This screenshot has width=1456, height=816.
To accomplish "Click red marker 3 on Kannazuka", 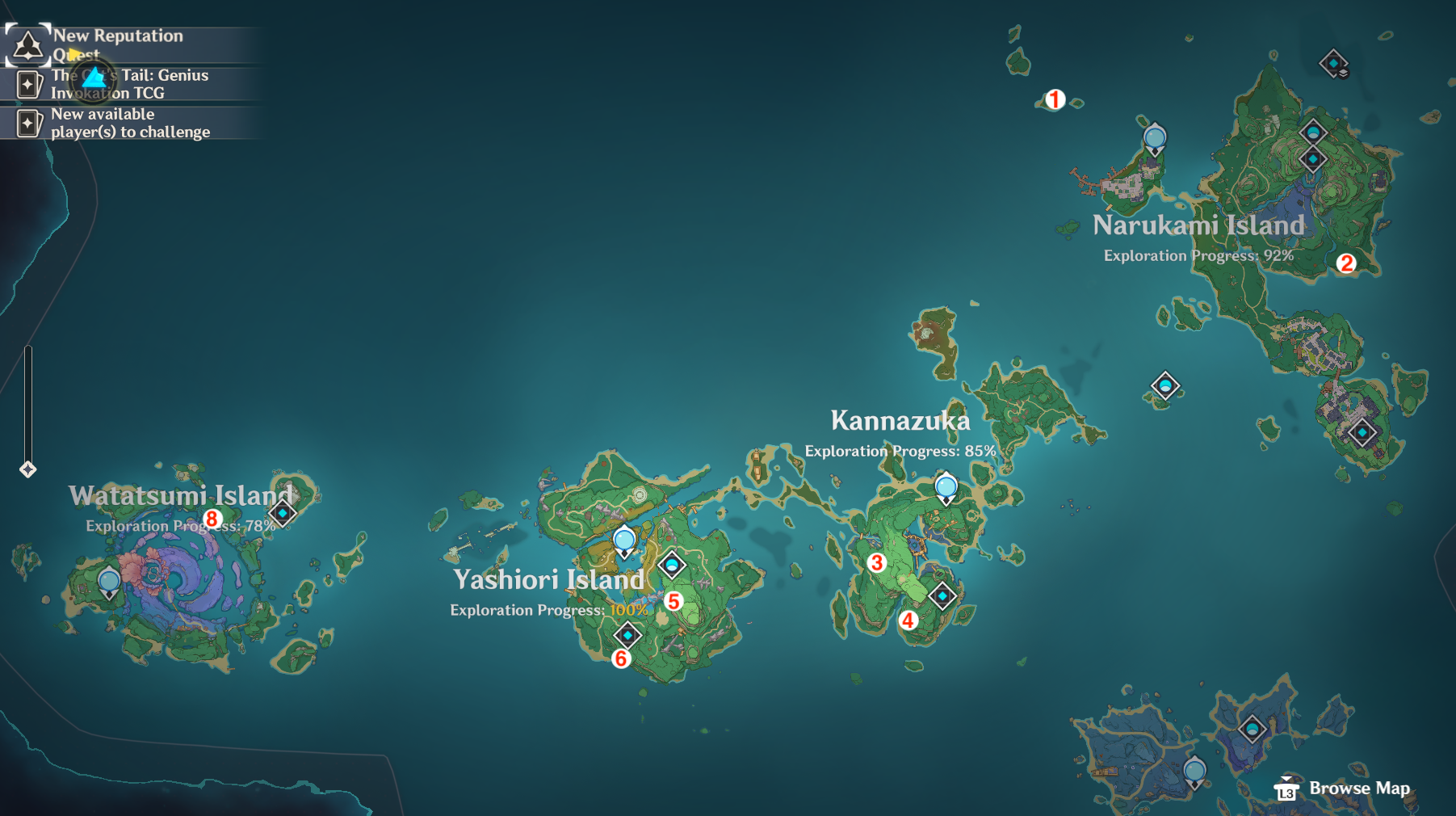I will (876, 564).
